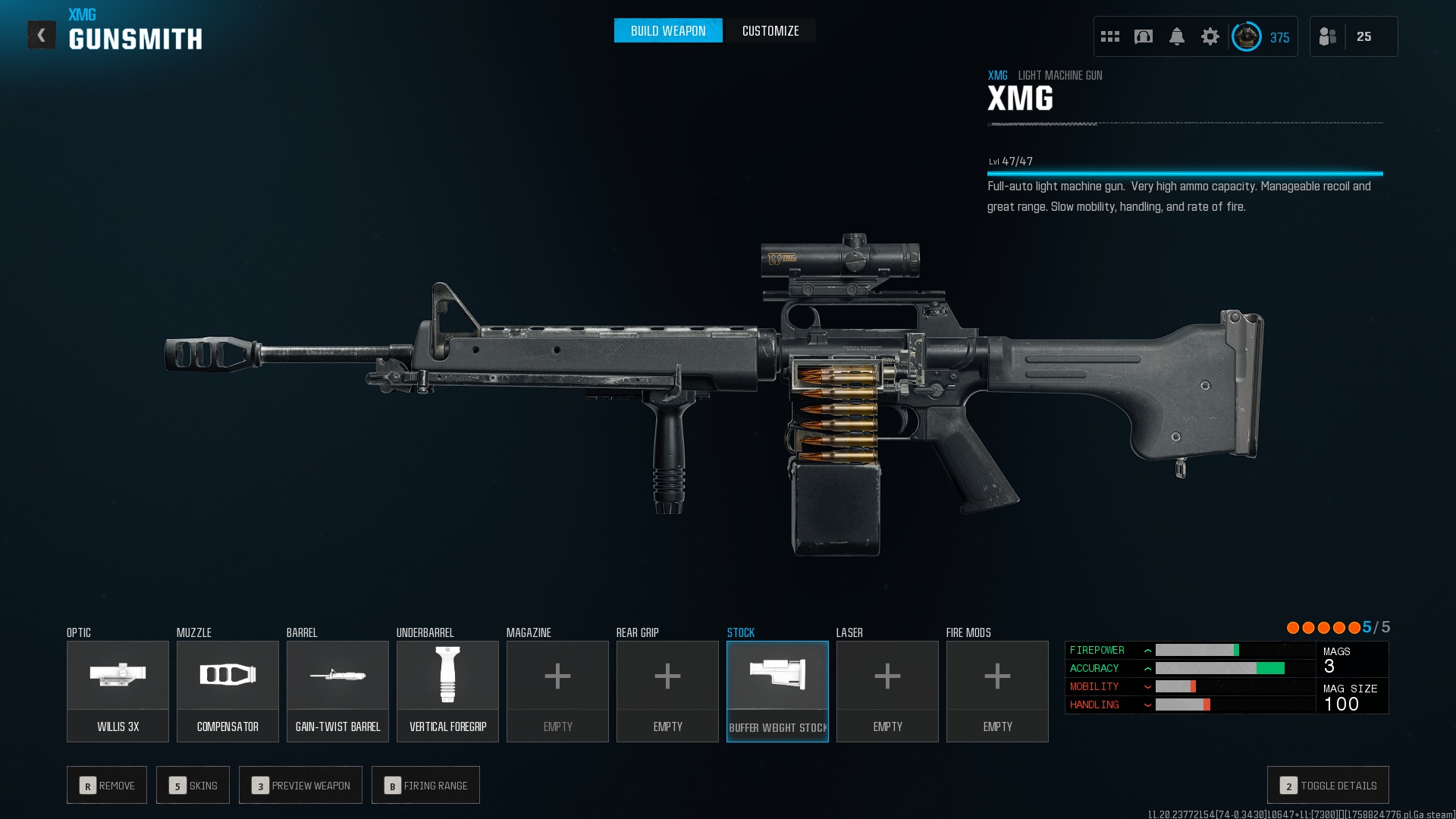
Task: Choose the Gain-Twist Barrel slot
Action: click(x=337, y=691)
